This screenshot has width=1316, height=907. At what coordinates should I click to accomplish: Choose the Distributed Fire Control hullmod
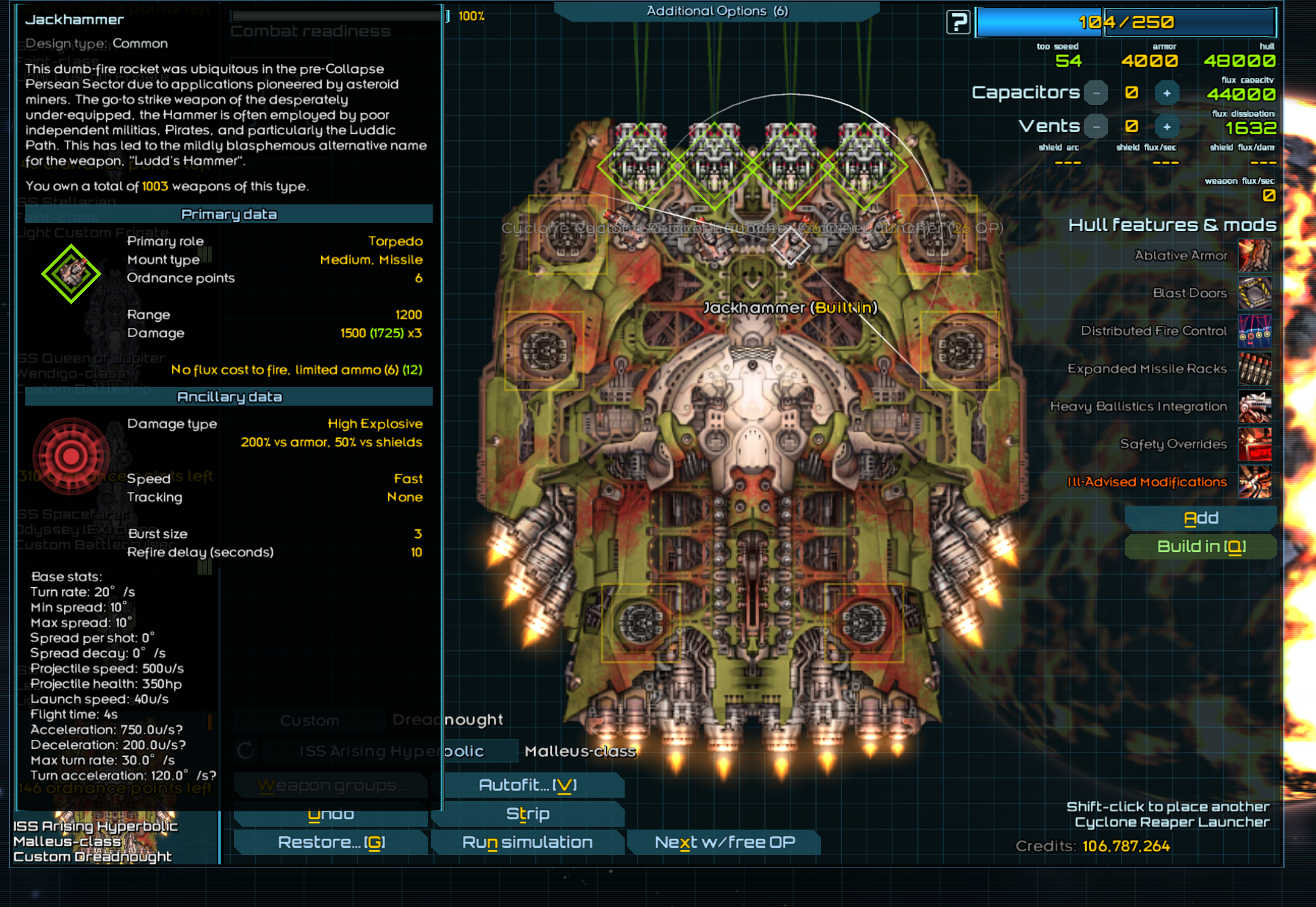coord(1254,331)
